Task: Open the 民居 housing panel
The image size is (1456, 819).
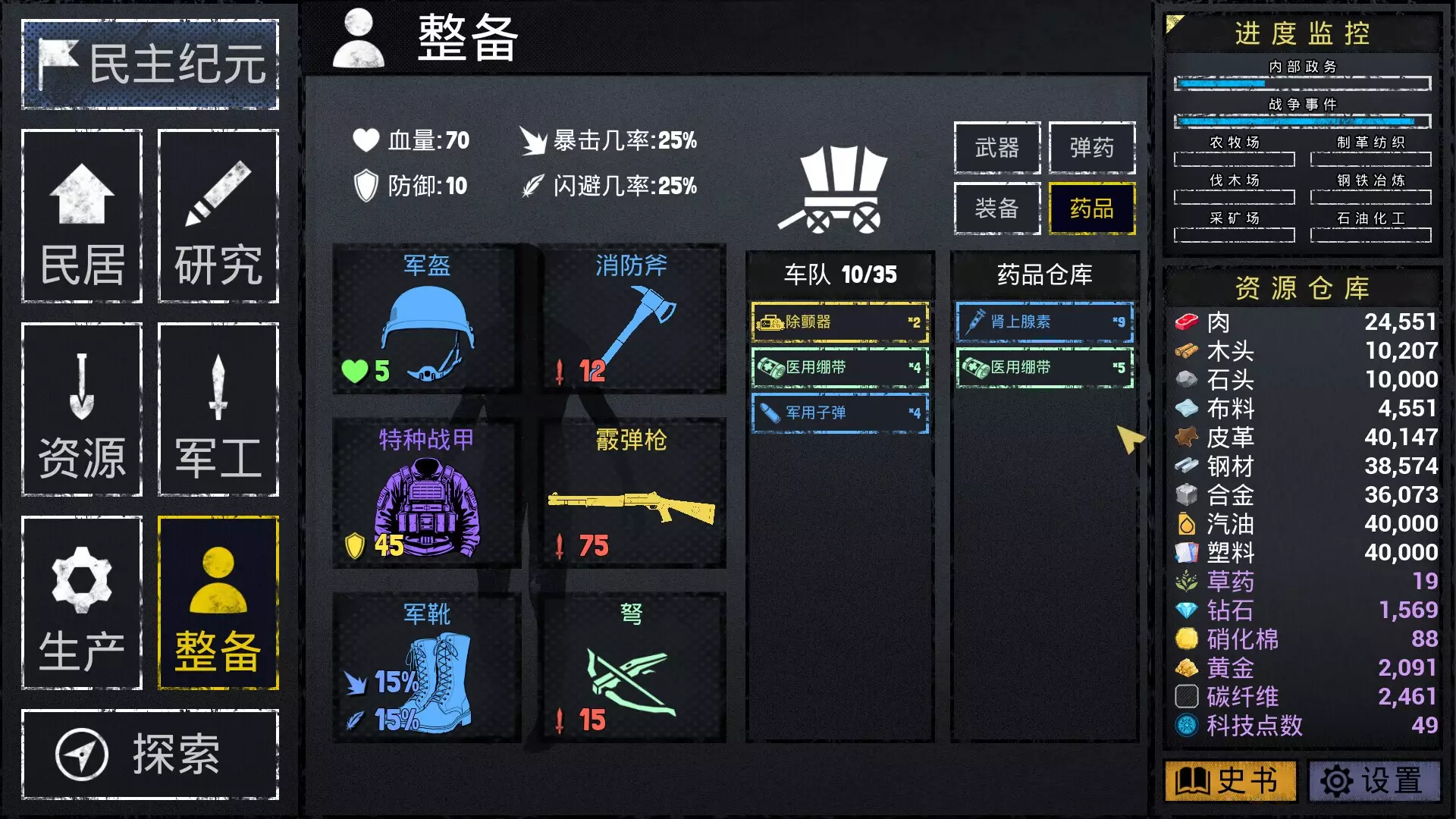Action: pyautogui.click(x=81, y=218)
